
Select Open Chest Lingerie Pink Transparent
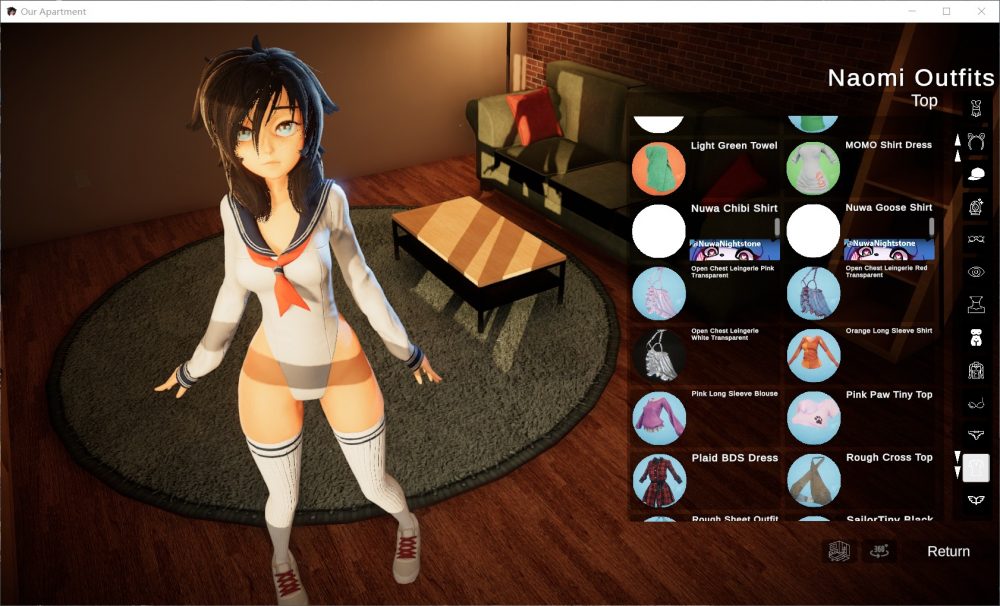[x=659, y=293]
